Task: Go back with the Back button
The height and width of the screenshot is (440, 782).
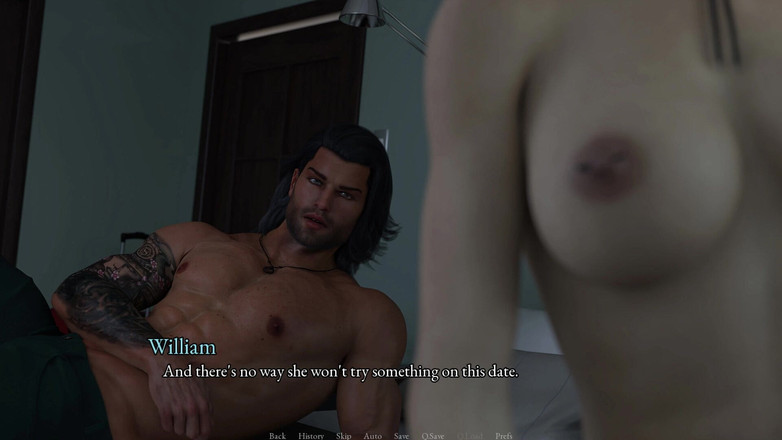Action: tap(277, 435)
